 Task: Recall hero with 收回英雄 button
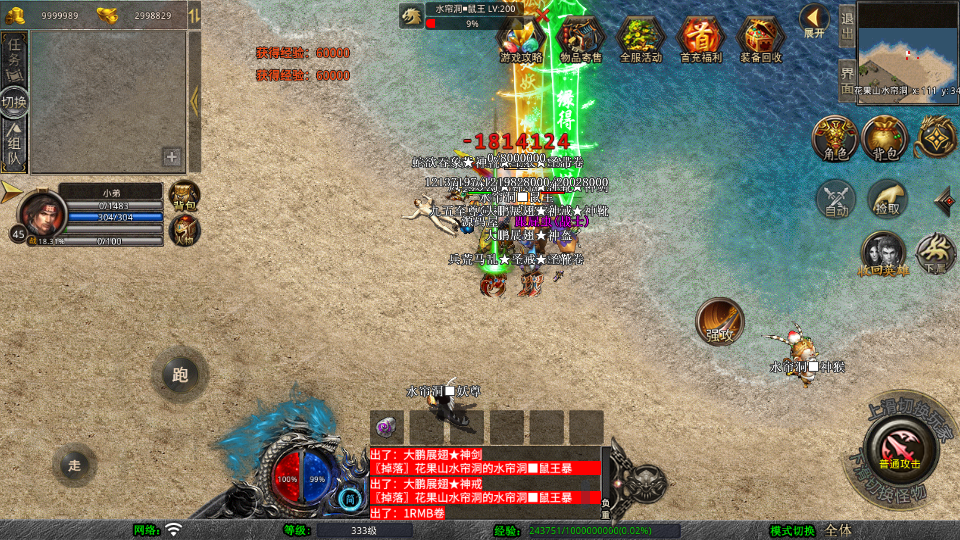(x=883, y=253)
